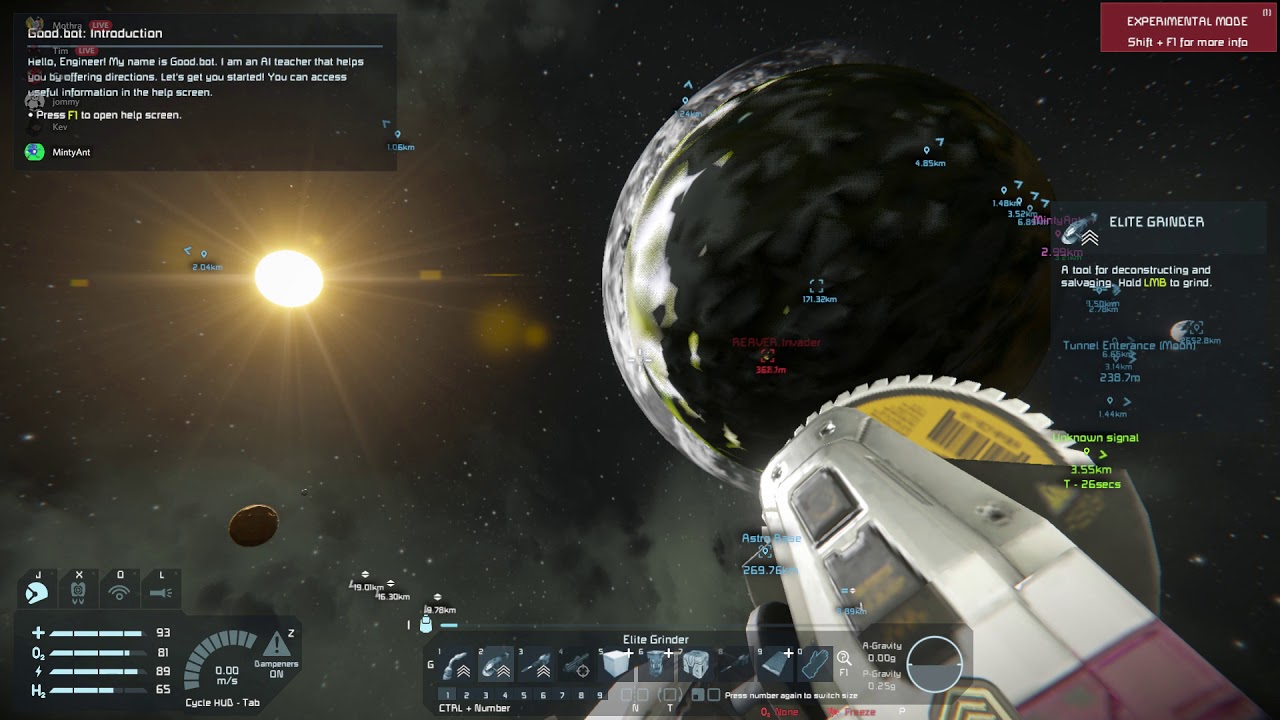Toggle the helmet visor icon
1280x720 pixels.
78,592
